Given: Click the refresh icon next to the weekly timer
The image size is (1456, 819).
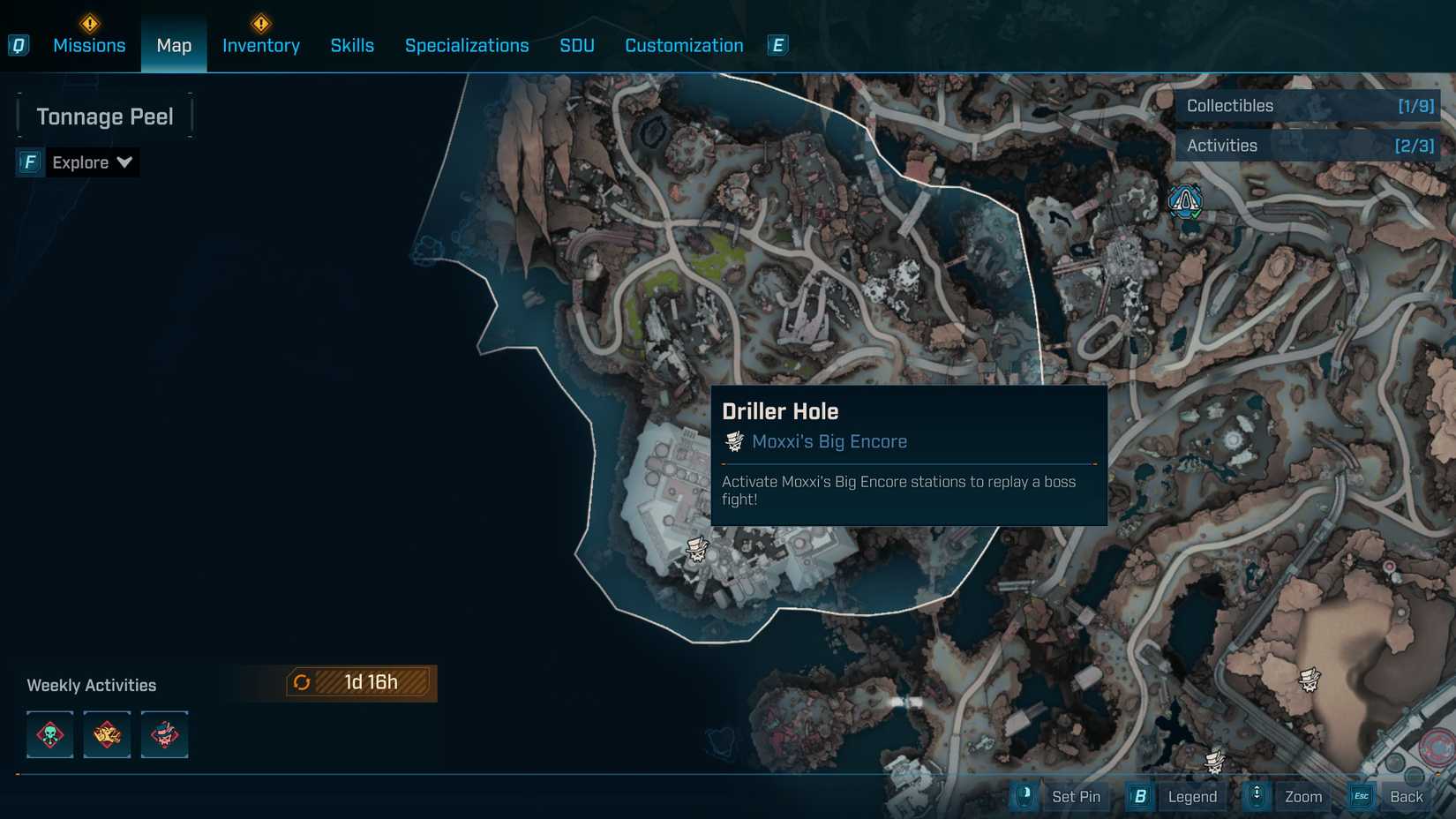Looking at the screenshot, I should point(302,681).
